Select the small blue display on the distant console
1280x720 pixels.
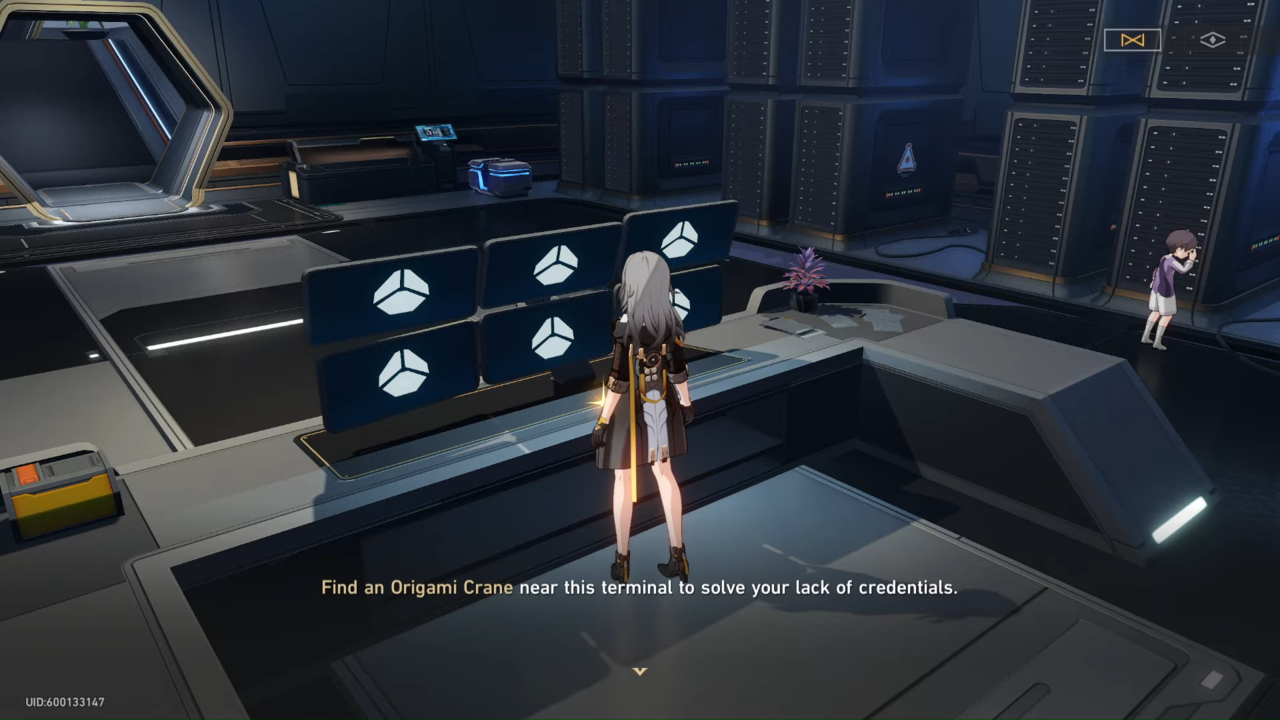coord(438,131)
